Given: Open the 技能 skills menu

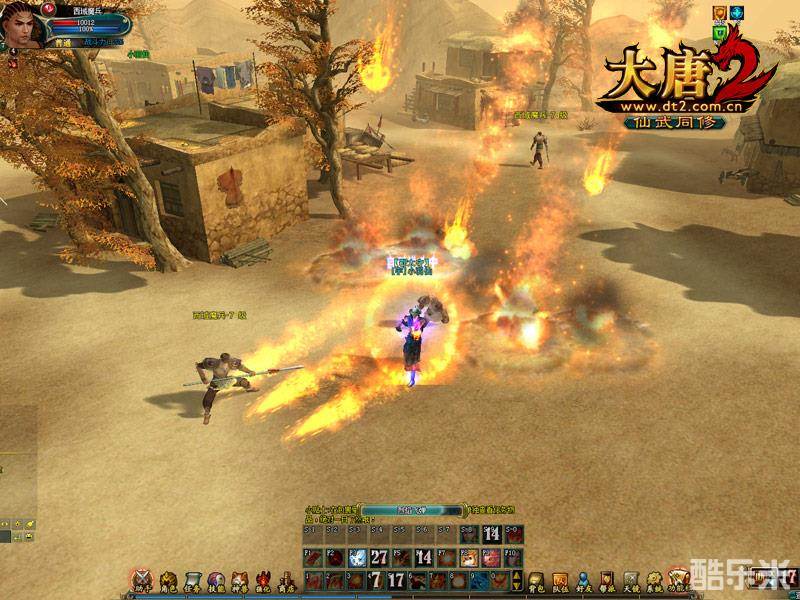Looking at the screenshot, I should 215,580.
